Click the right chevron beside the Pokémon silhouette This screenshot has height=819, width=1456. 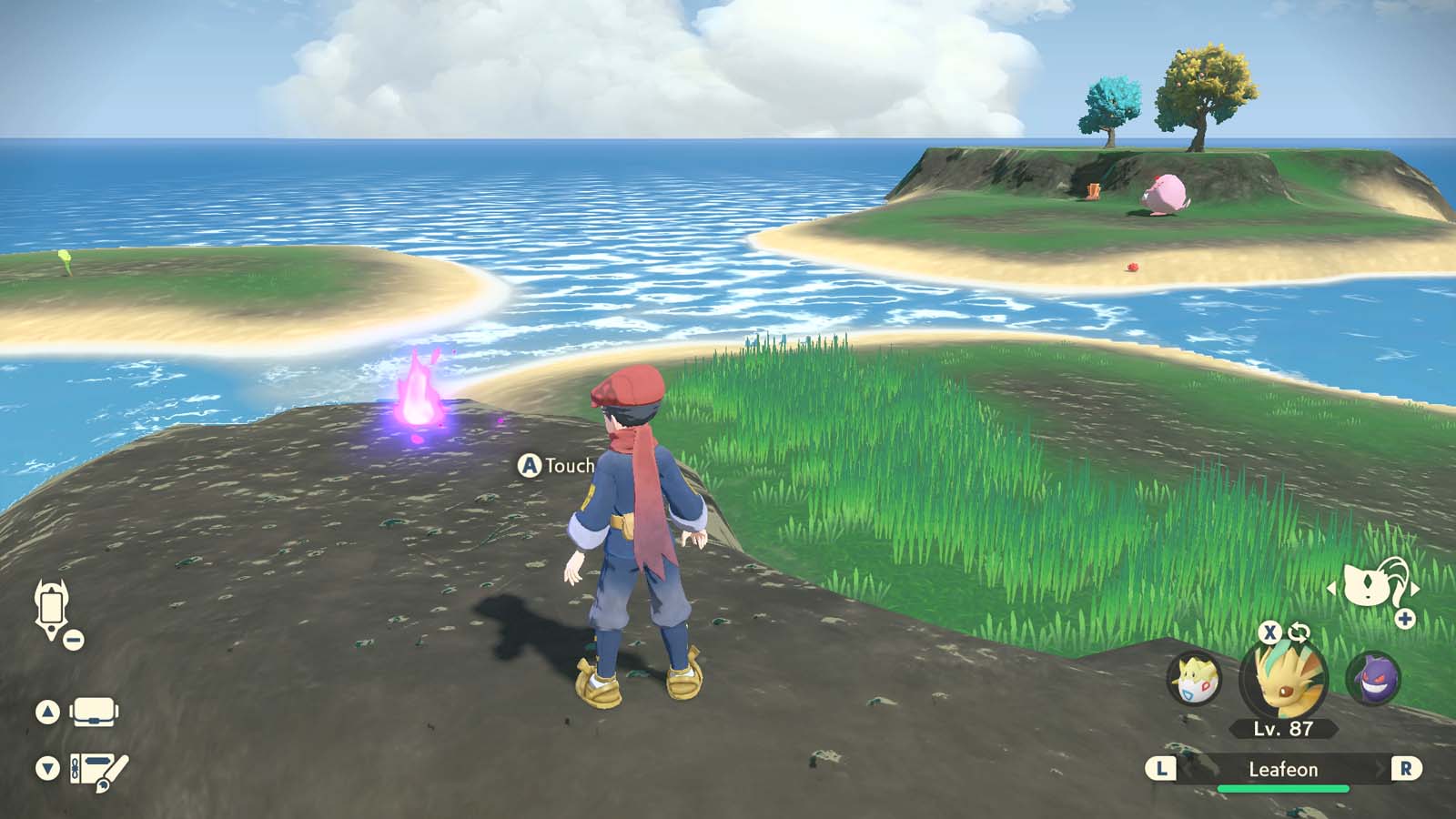(x=1415, y=587)
